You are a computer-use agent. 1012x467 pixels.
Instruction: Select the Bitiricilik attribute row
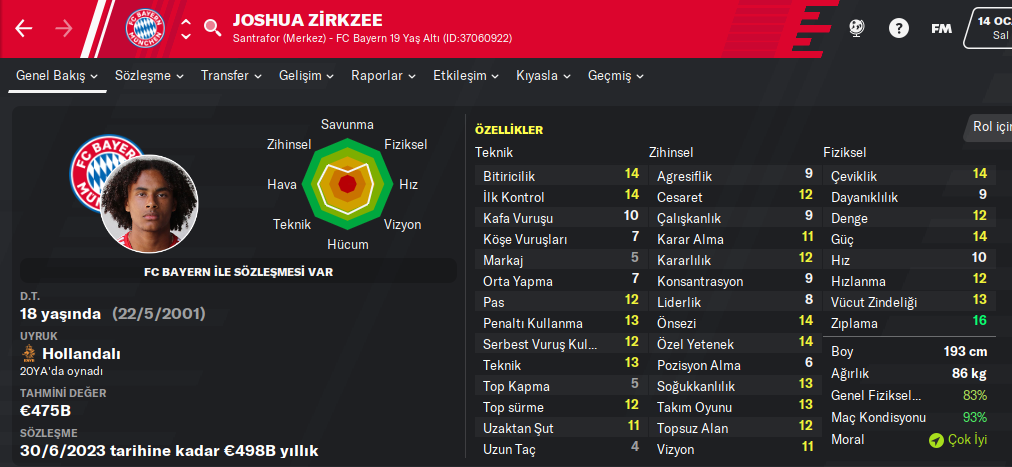point(560,175)
